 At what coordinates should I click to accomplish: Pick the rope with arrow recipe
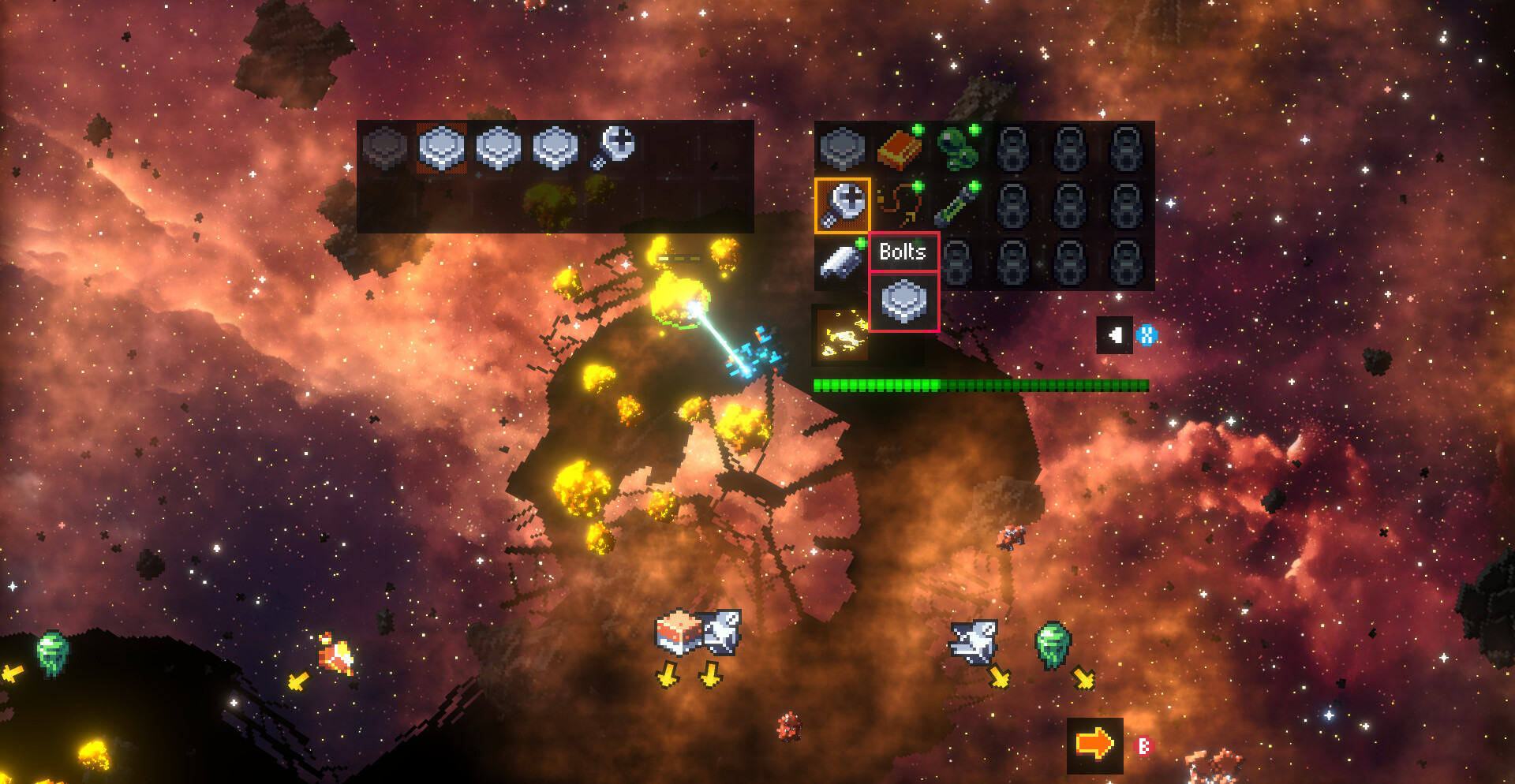899,205
